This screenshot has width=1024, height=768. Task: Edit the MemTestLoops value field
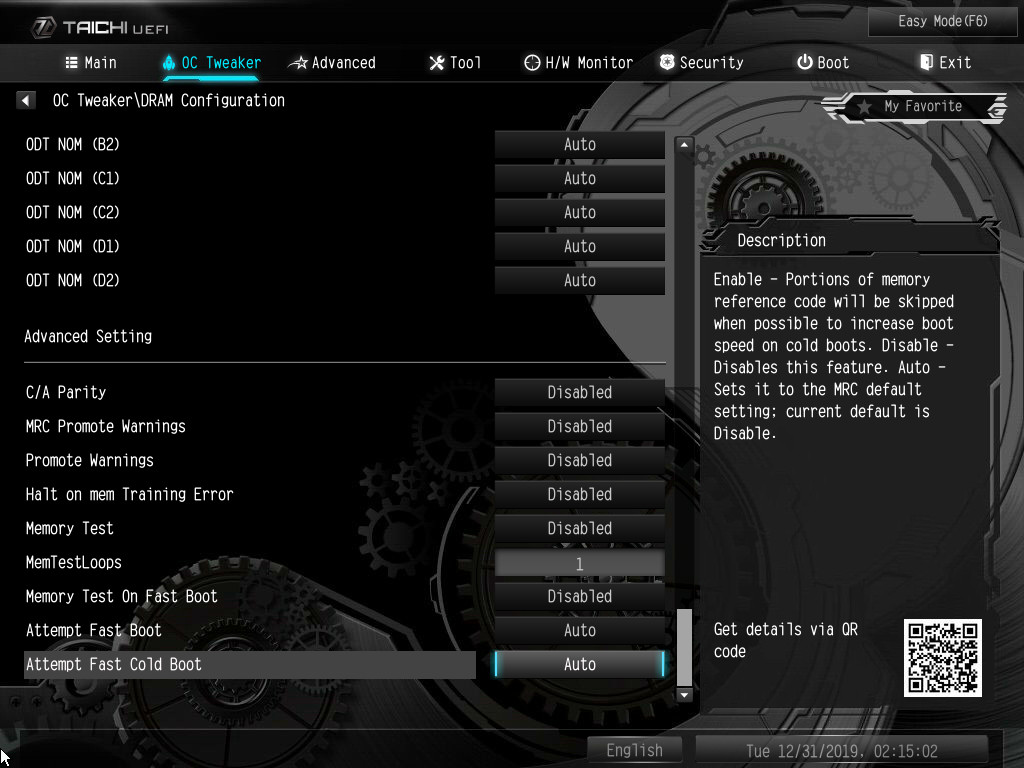click(579, 563)
